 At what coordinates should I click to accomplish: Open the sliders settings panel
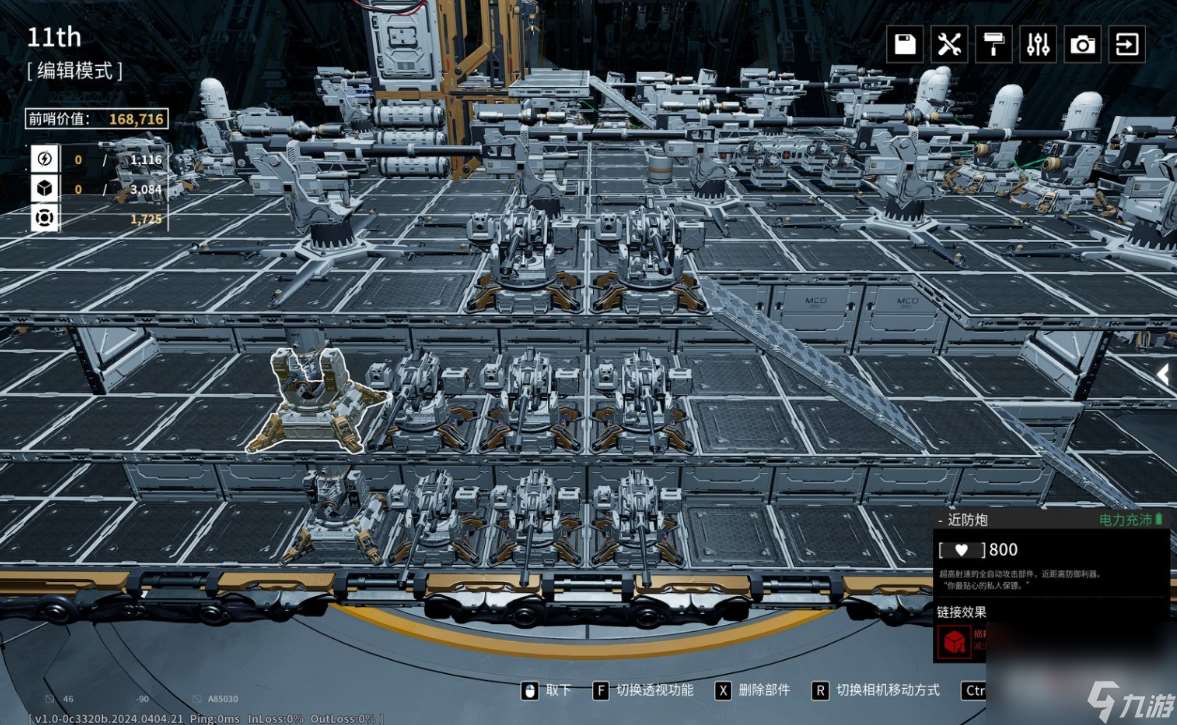pos(1038,45)
